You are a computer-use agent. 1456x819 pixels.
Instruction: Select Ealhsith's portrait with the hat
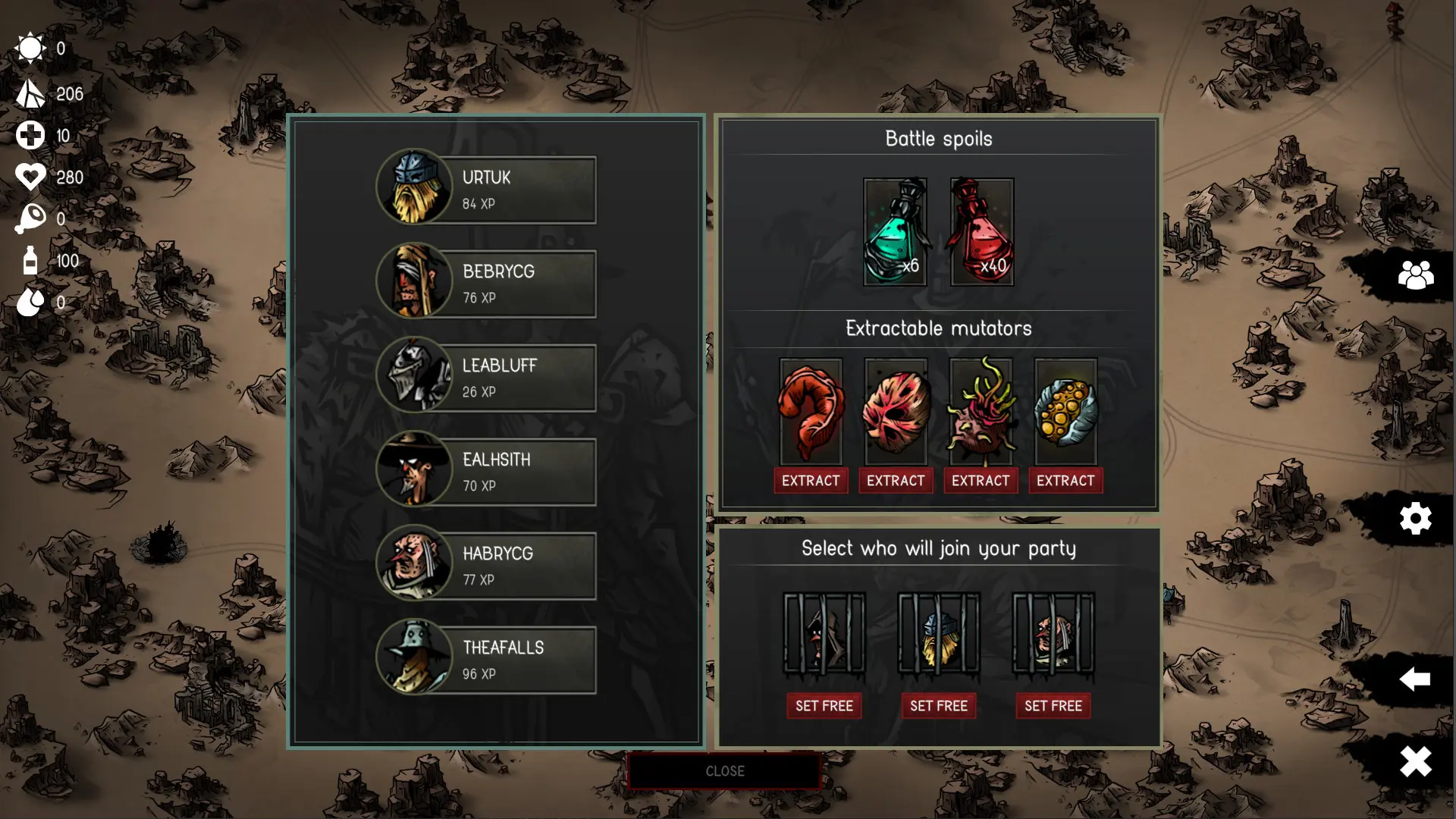[x=414, y=471]
